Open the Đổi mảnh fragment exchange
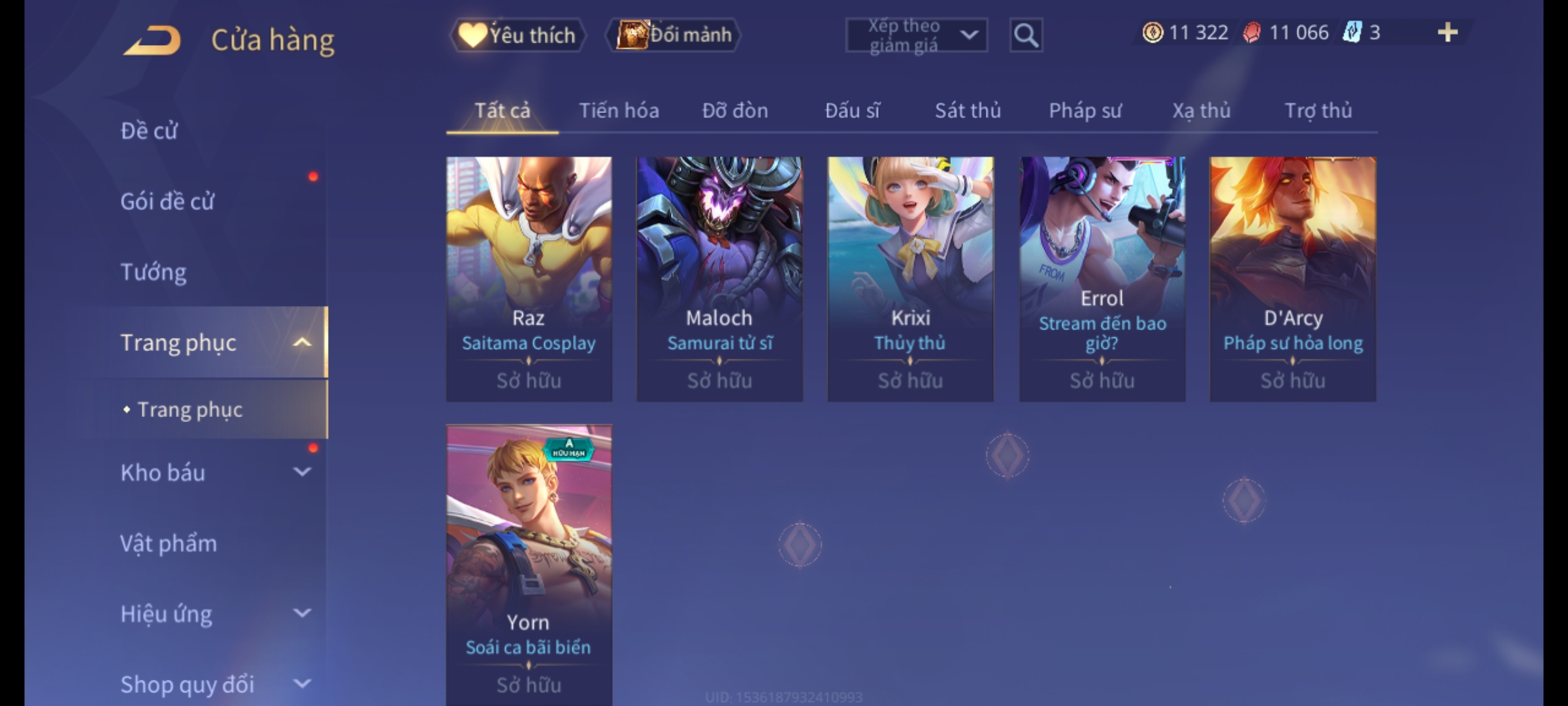 pos(674,35)
